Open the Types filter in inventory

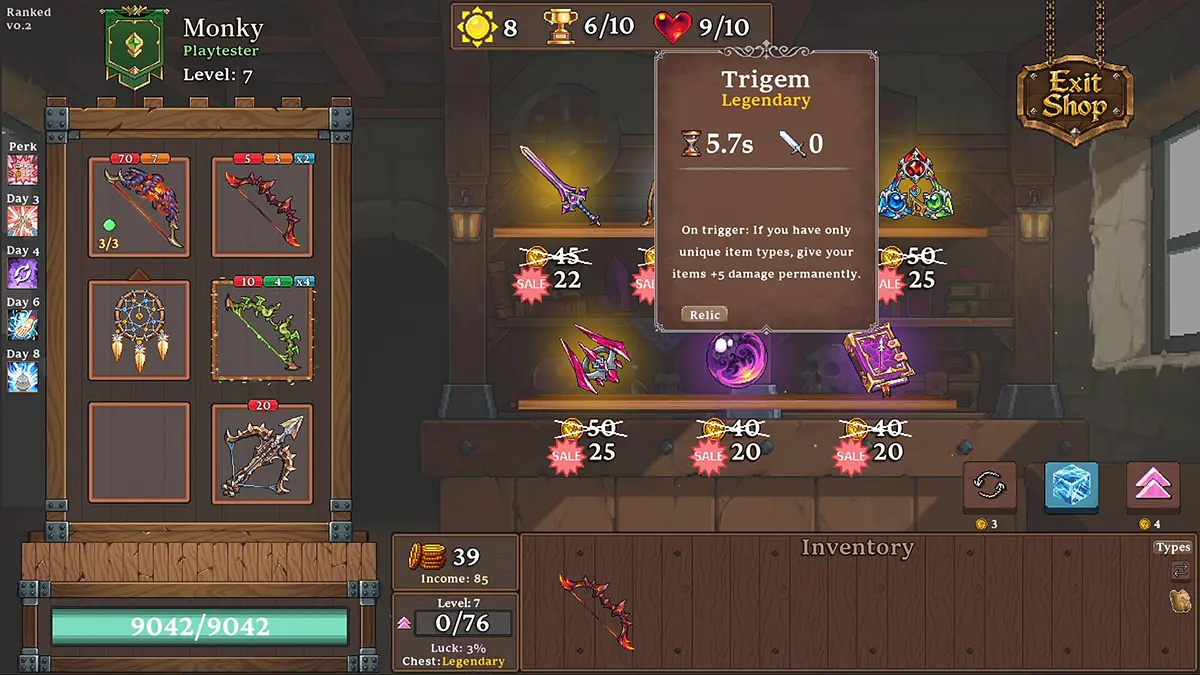[x=1173, y=547]
